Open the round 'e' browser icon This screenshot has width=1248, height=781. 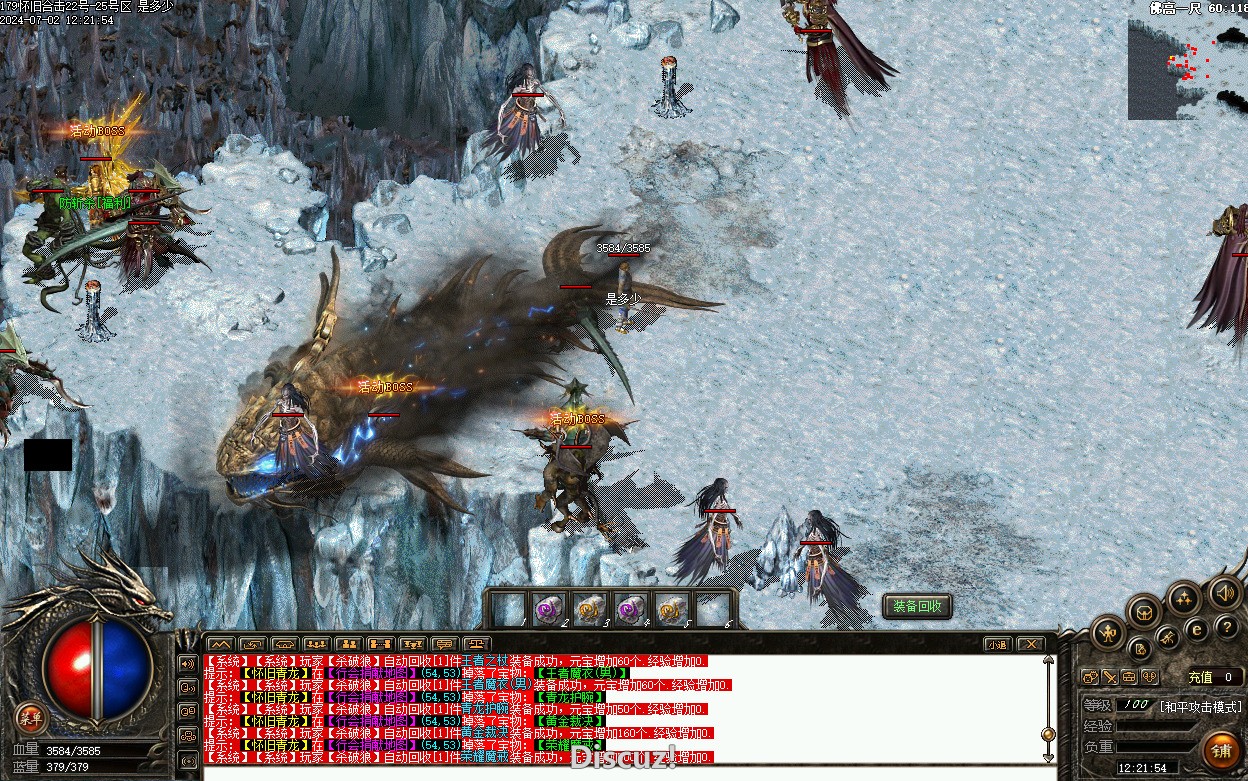point(1196,630)
